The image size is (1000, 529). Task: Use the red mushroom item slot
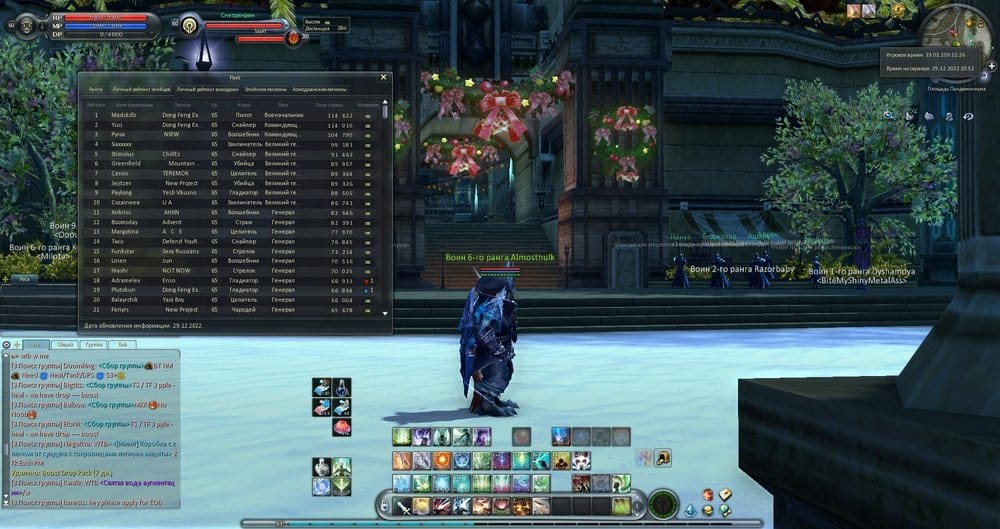coord(341,427)
